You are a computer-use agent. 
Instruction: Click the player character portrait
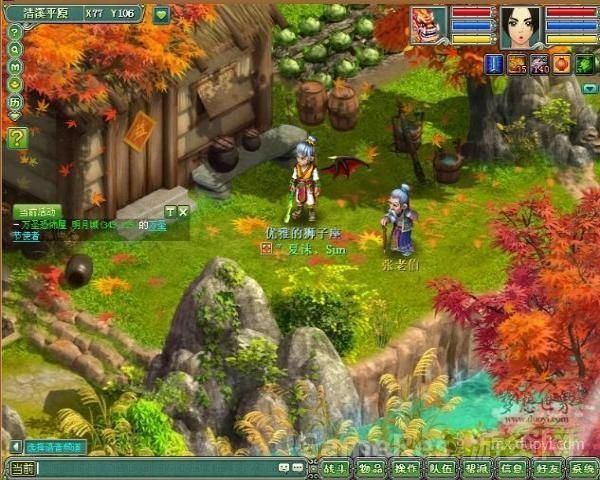tap(519, 26)
